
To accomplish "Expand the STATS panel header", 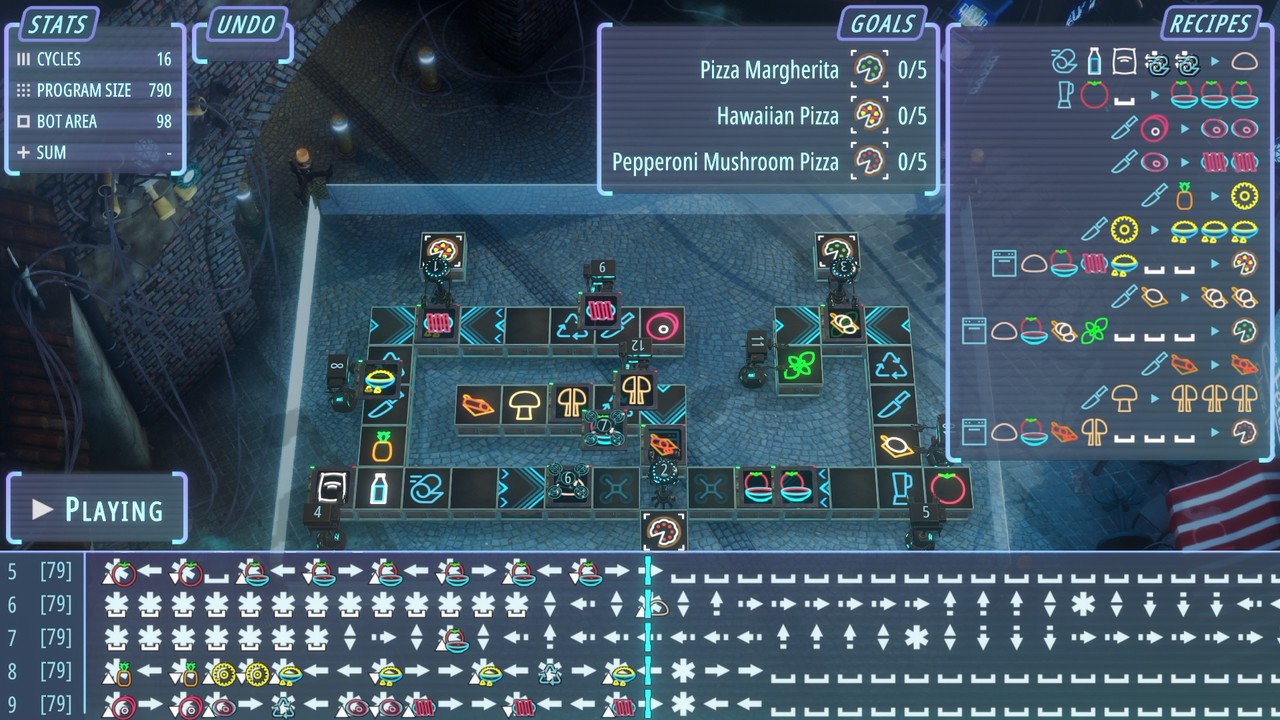I will tap(55, 24).
